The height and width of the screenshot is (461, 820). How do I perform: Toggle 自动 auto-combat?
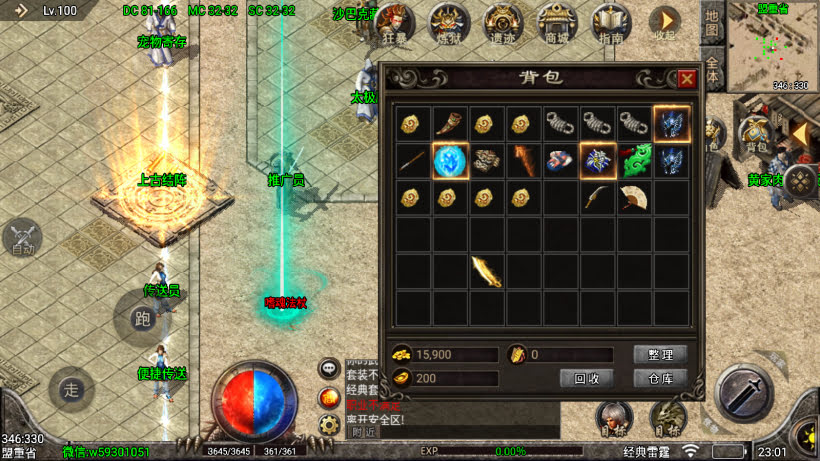click(22, 238)
